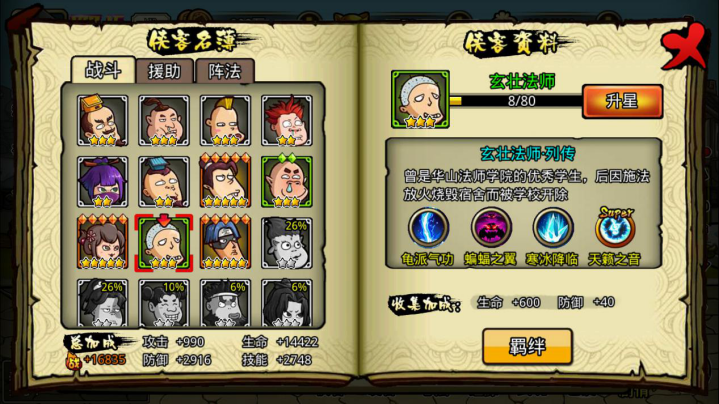
Task: Pick the yellow mohawk hero portrait
Action: [225, 120]
